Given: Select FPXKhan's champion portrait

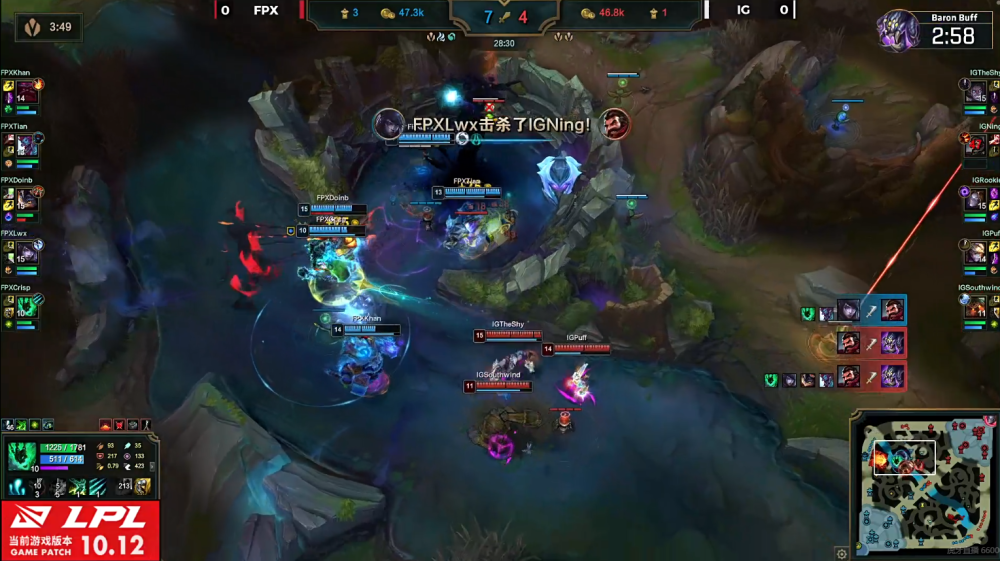Looking at the screenshot, I should pyautogui.click(x=27, y=93).
